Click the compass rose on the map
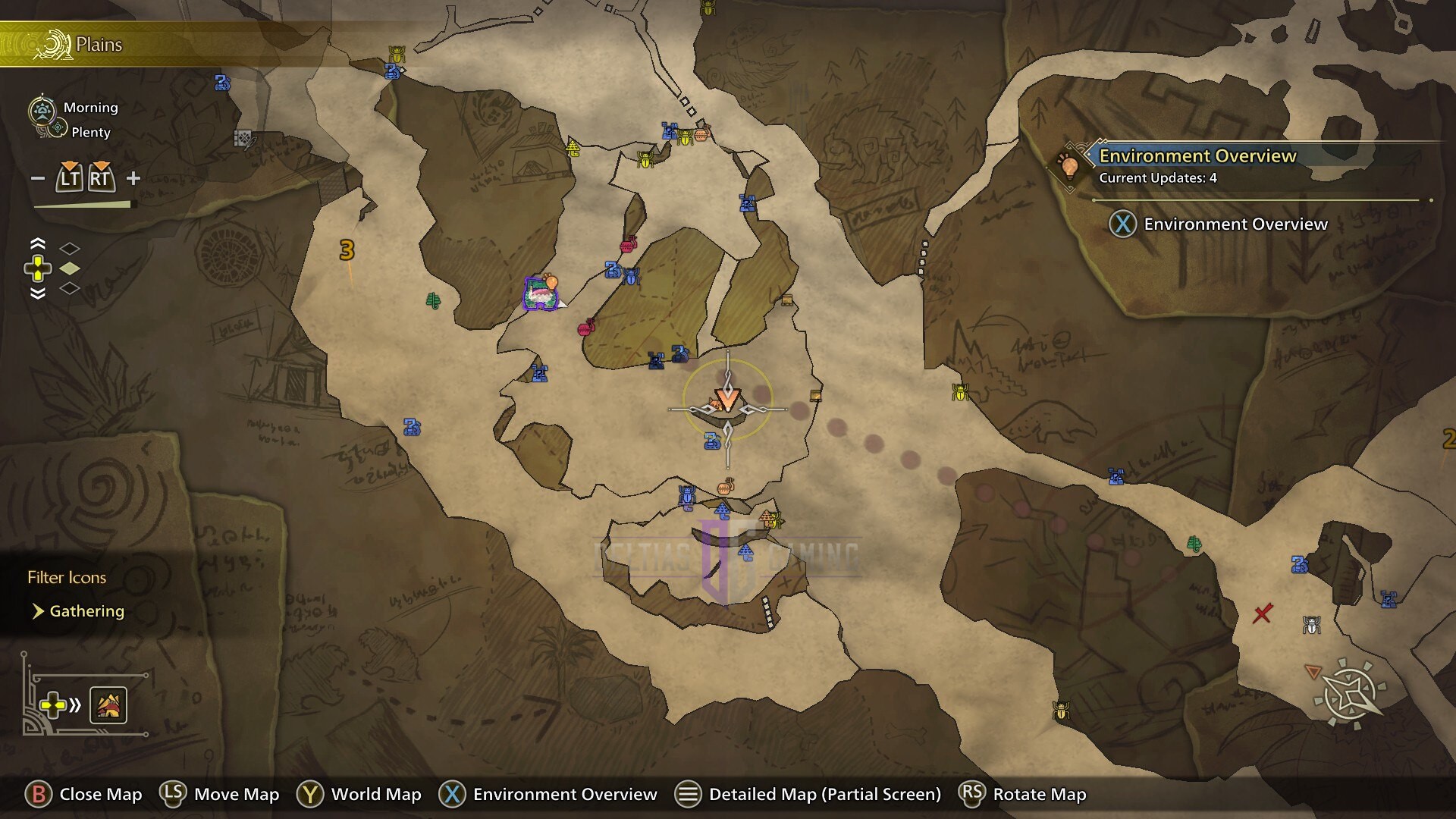The height and width of the screenshot is (819, 1456). (1351, 692)
